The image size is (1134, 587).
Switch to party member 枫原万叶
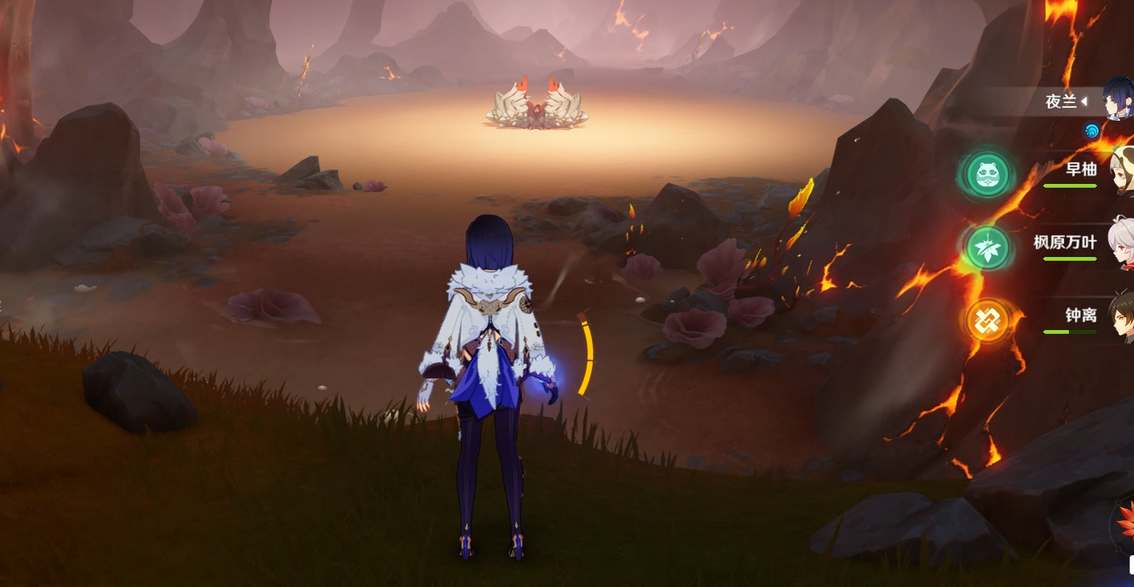pos(1066,242)
